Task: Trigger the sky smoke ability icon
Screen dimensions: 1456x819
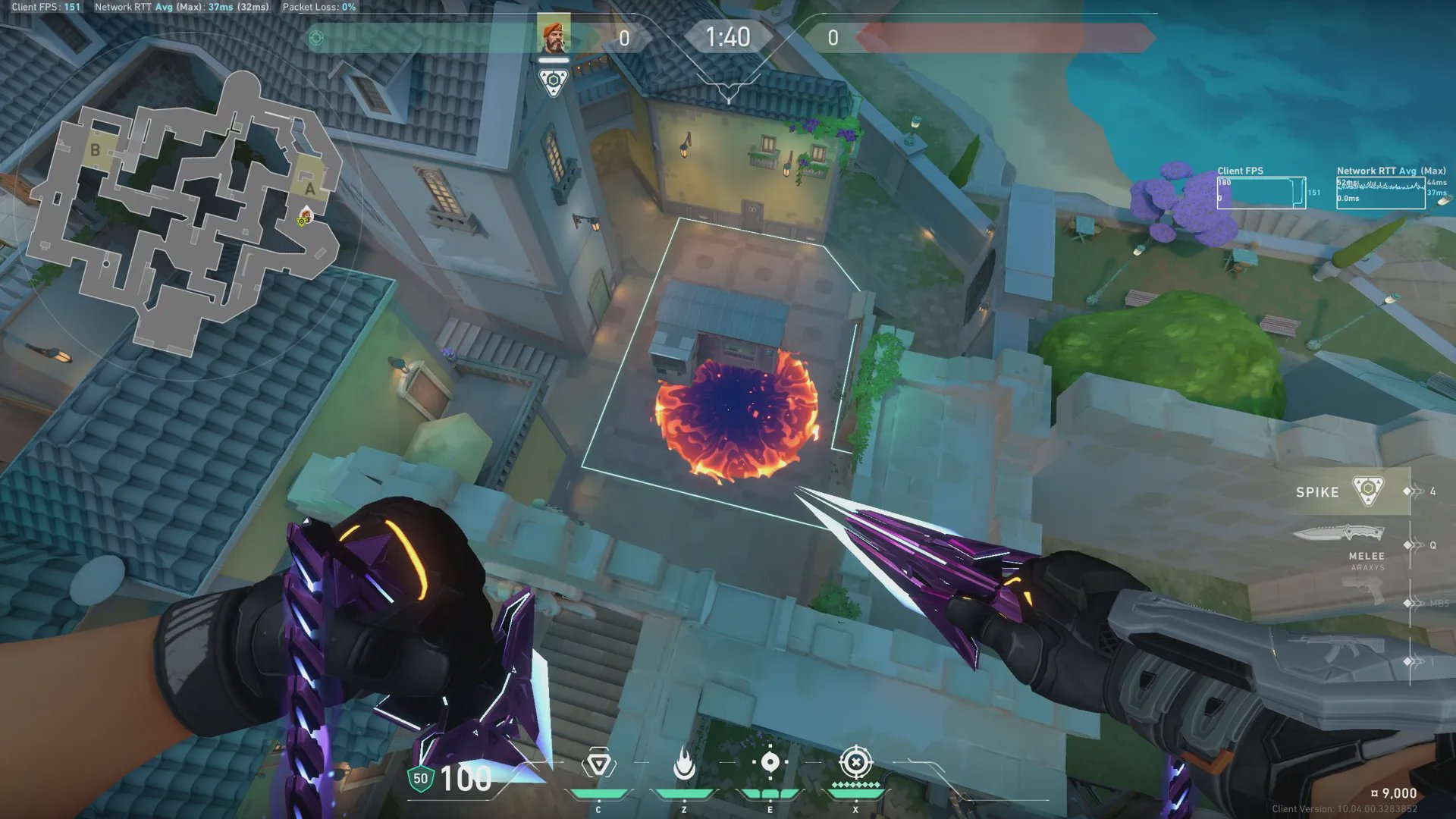Action: tap(770, 763)
